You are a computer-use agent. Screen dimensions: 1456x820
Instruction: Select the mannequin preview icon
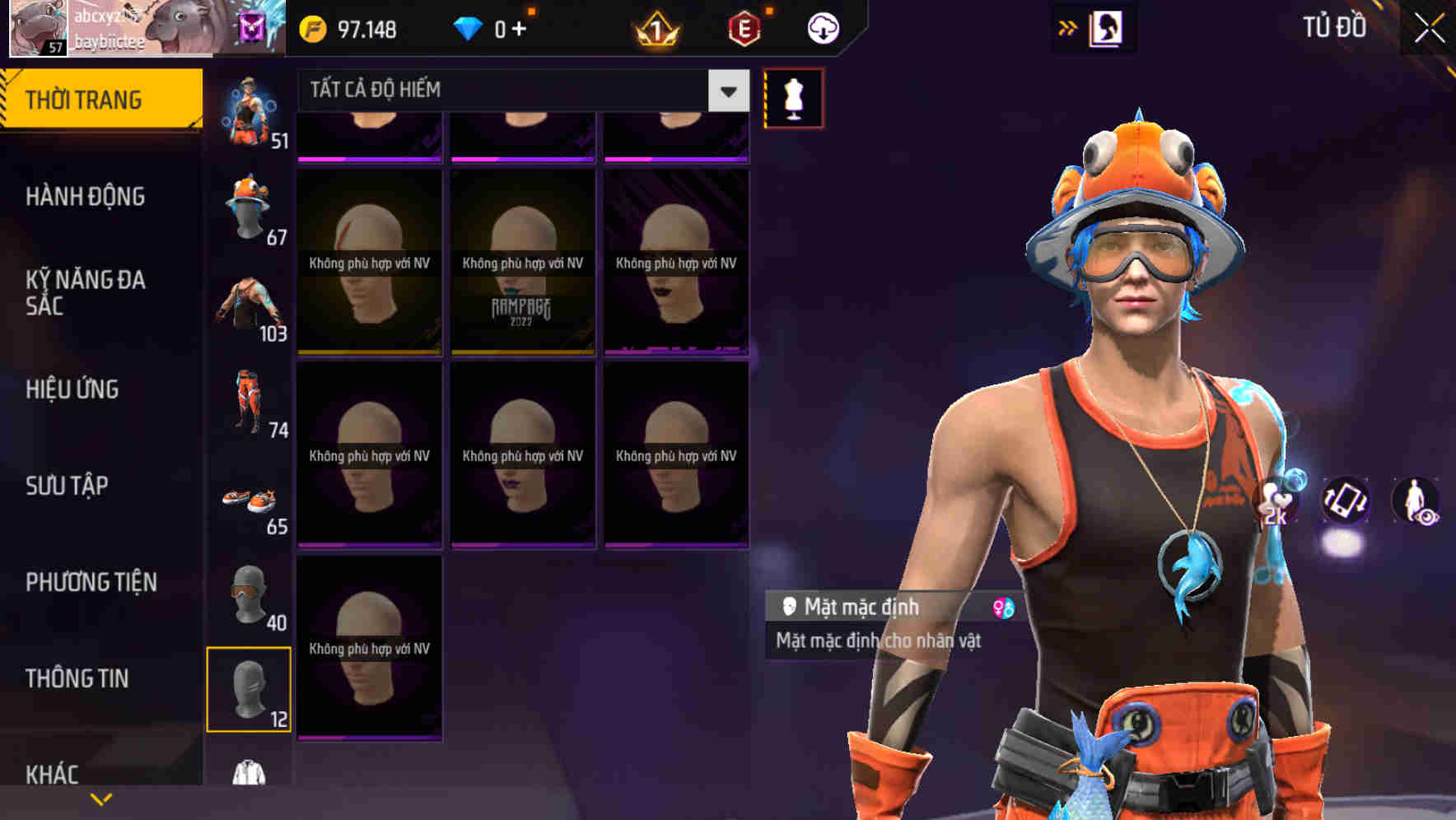793,96
